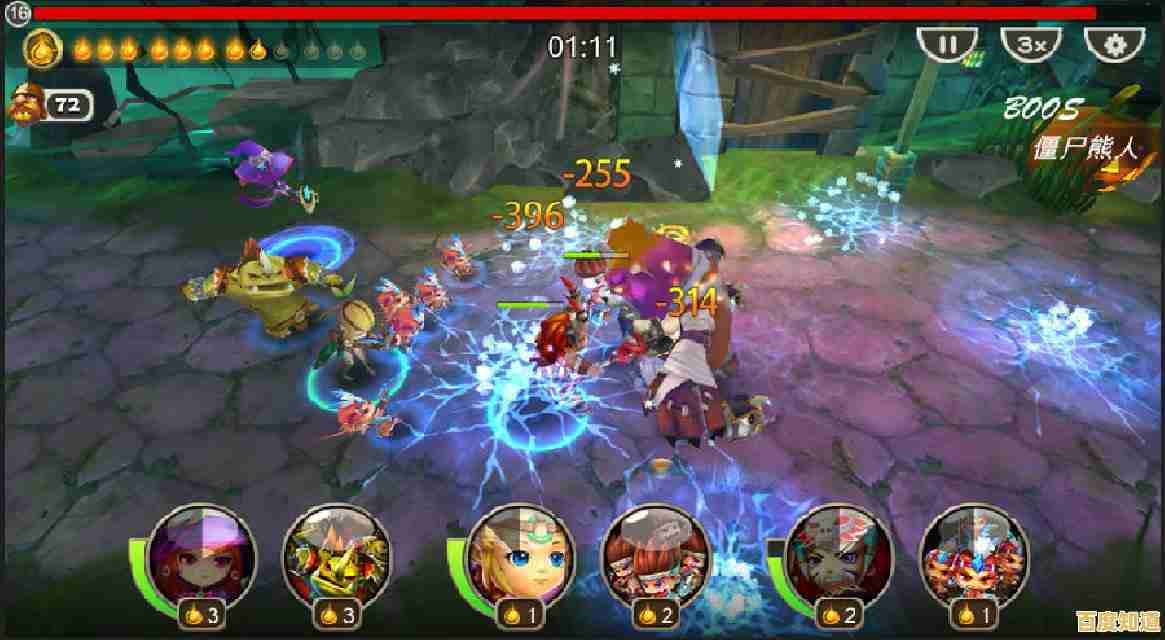Toggle the 3x battle speed
Viewport: 1165px width, 640px height.
1031,45
